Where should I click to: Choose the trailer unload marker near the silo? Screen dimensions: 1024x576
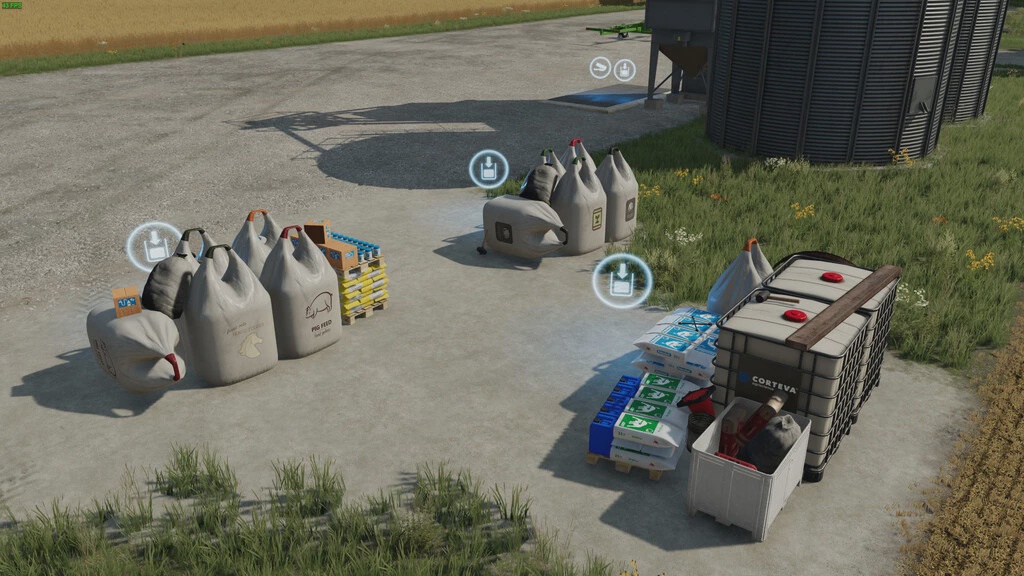[x=600, y=68]
